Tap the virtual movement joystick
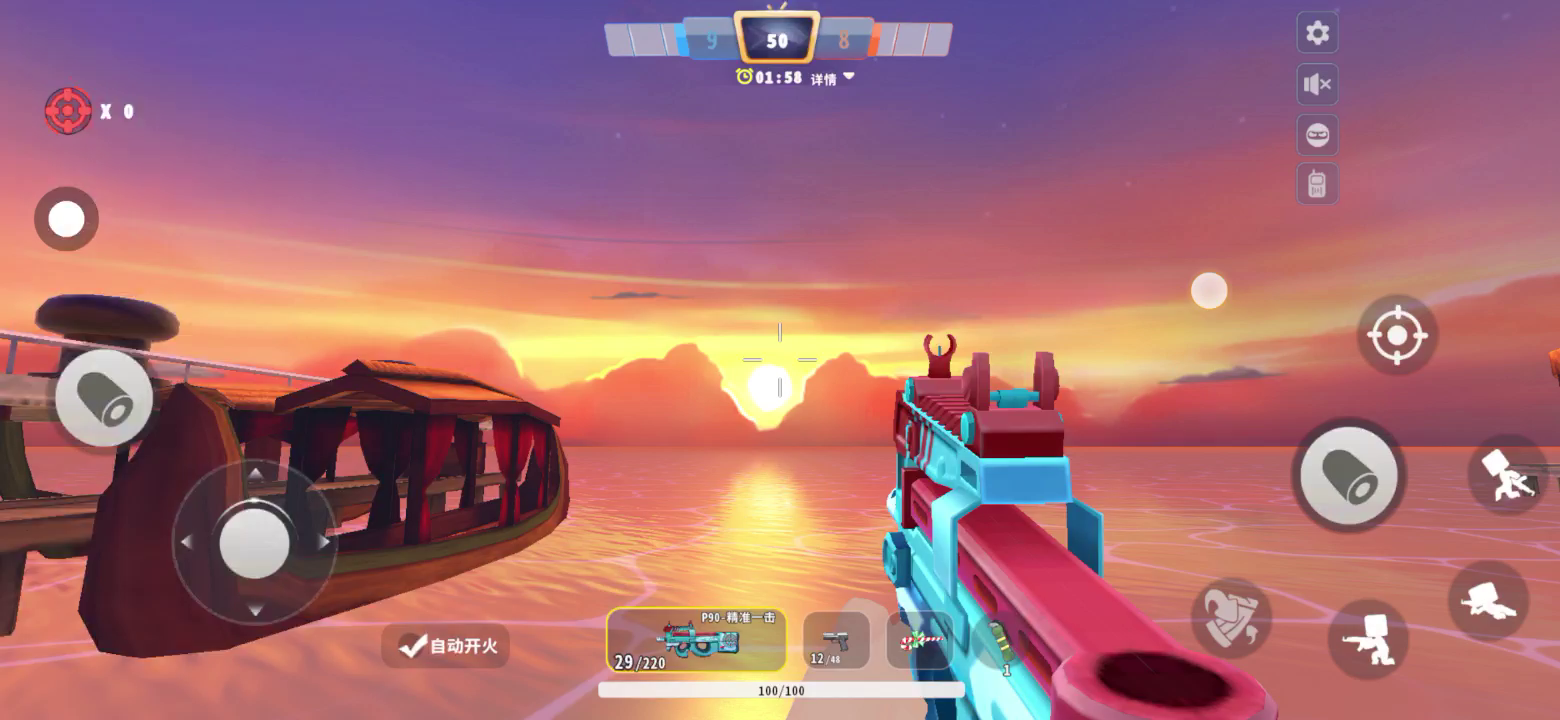 coord(255,542)
